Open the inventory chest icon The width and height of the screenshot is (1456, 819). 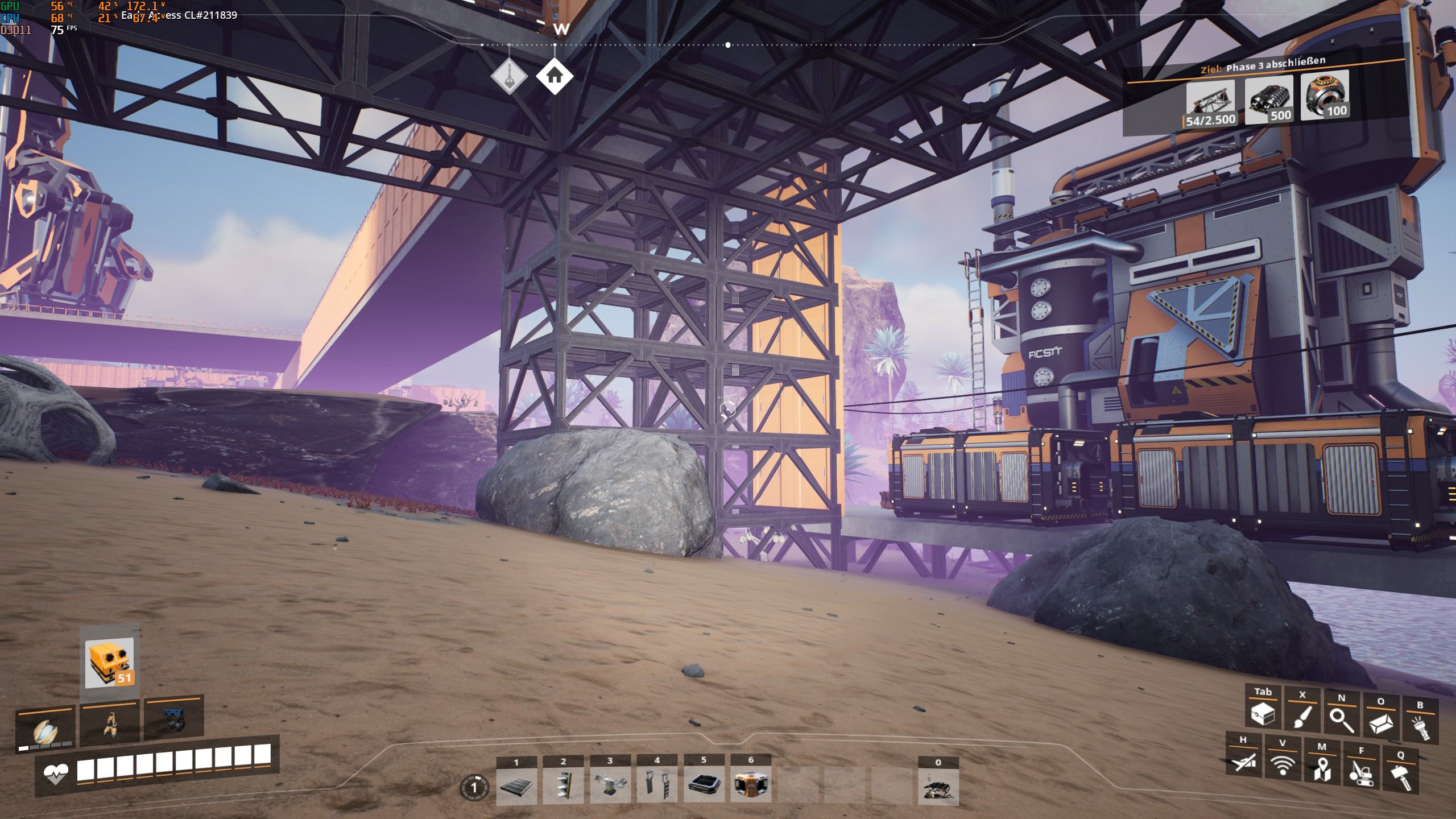1263,715
